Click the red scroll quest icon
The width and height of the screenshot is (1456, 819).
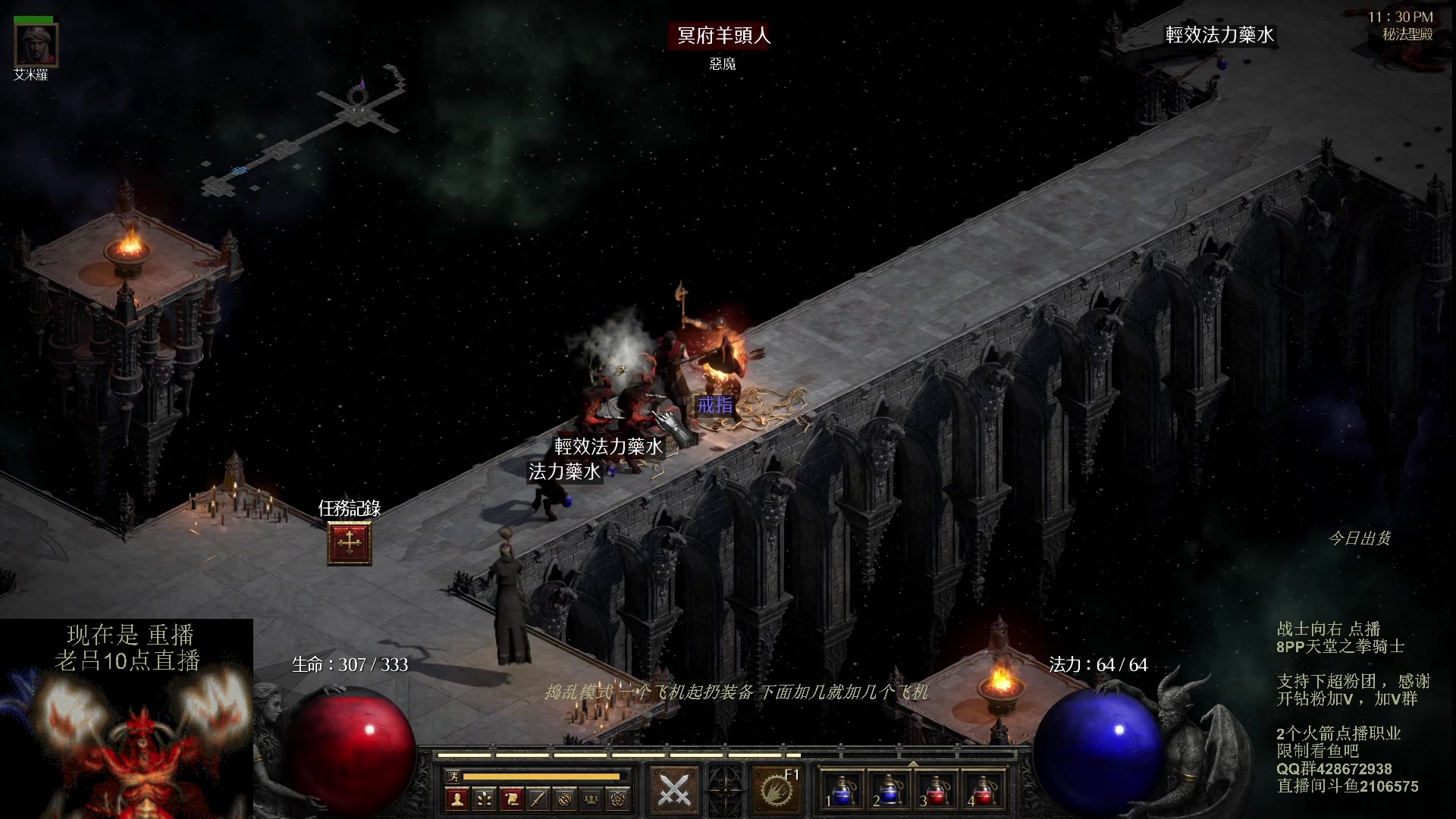point(511,799)
